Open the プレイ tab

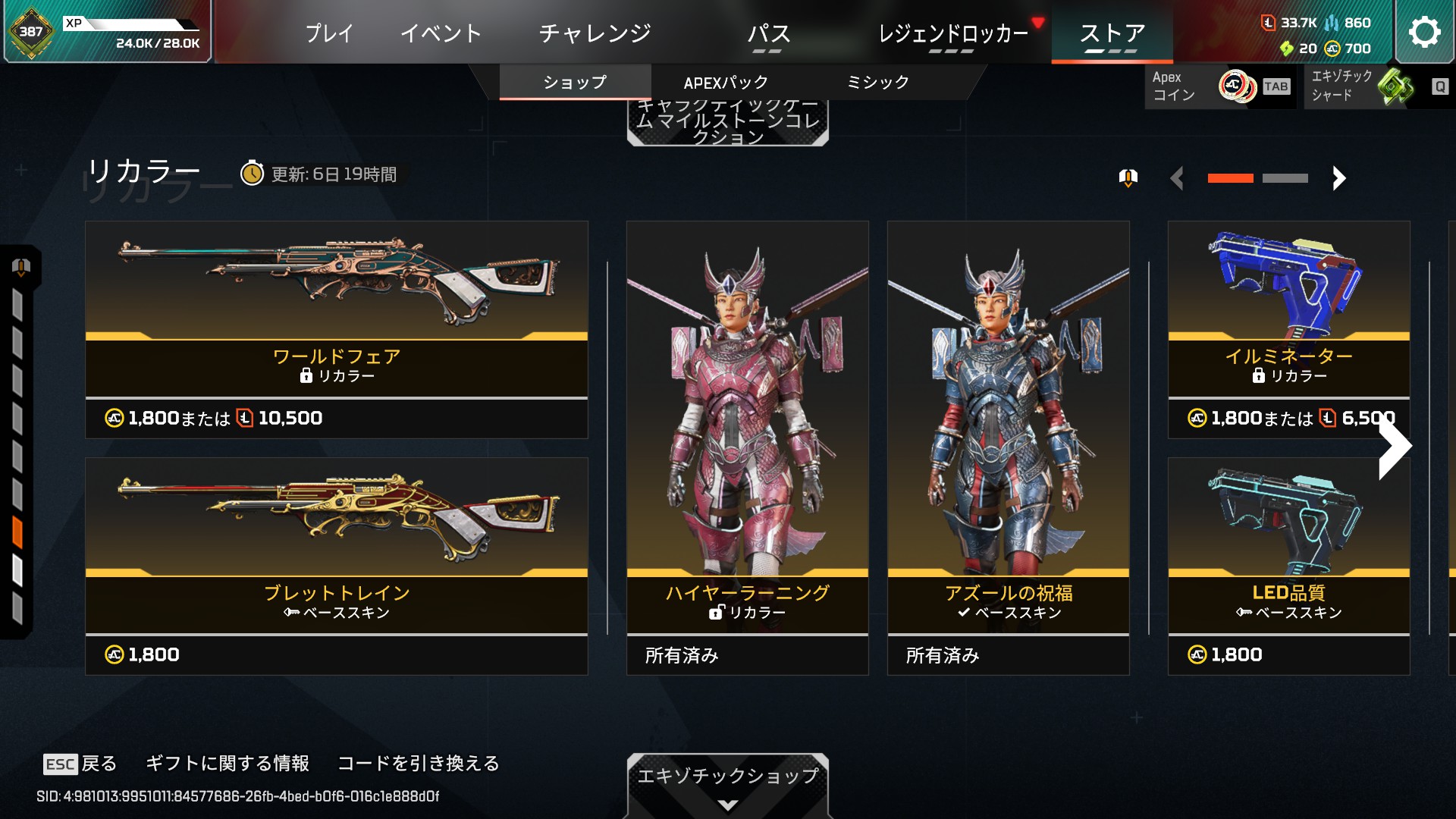[x=329, y=33]
